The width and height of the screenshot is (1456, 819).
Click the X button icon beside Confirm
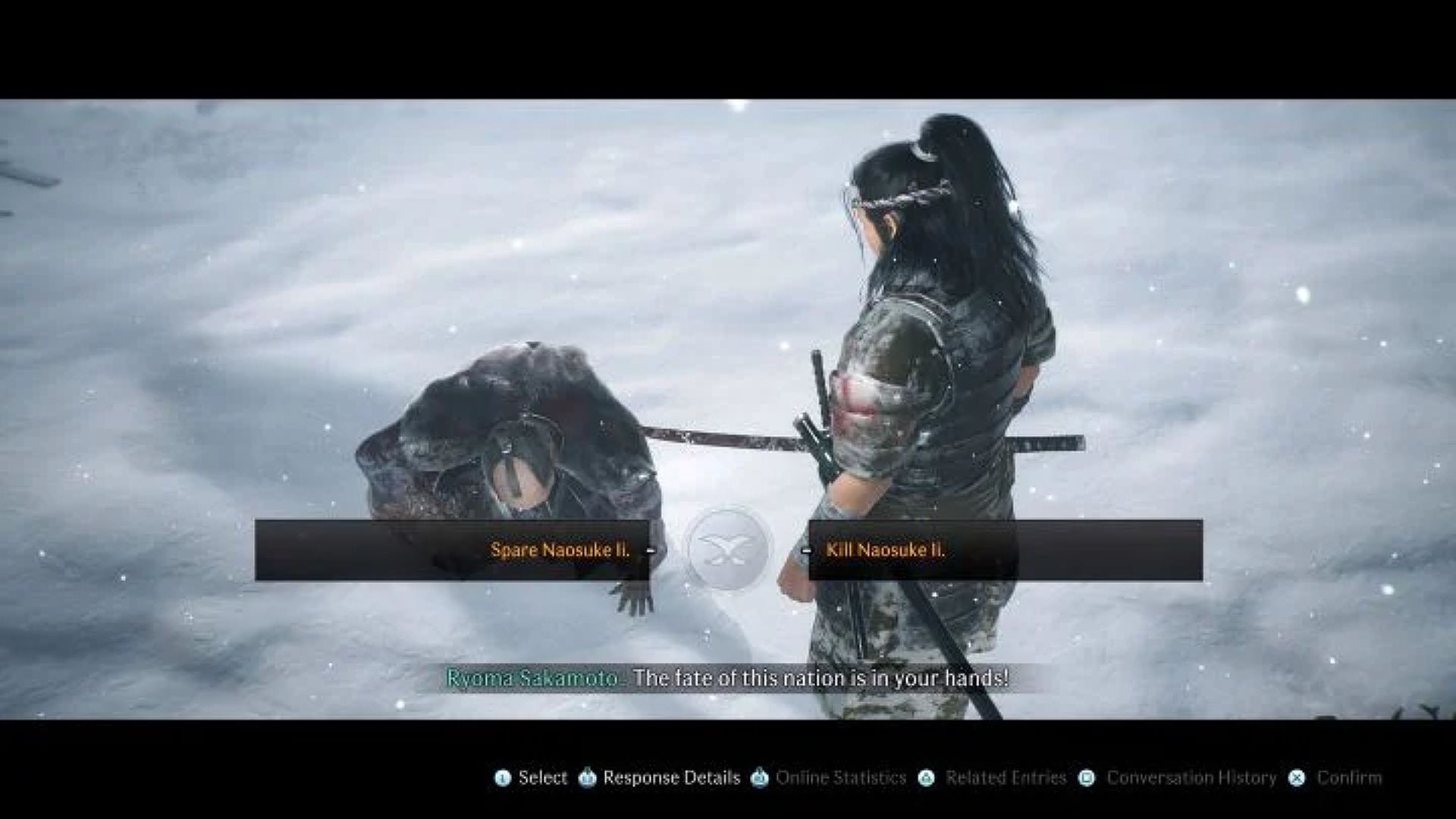tap(1296, 777)
